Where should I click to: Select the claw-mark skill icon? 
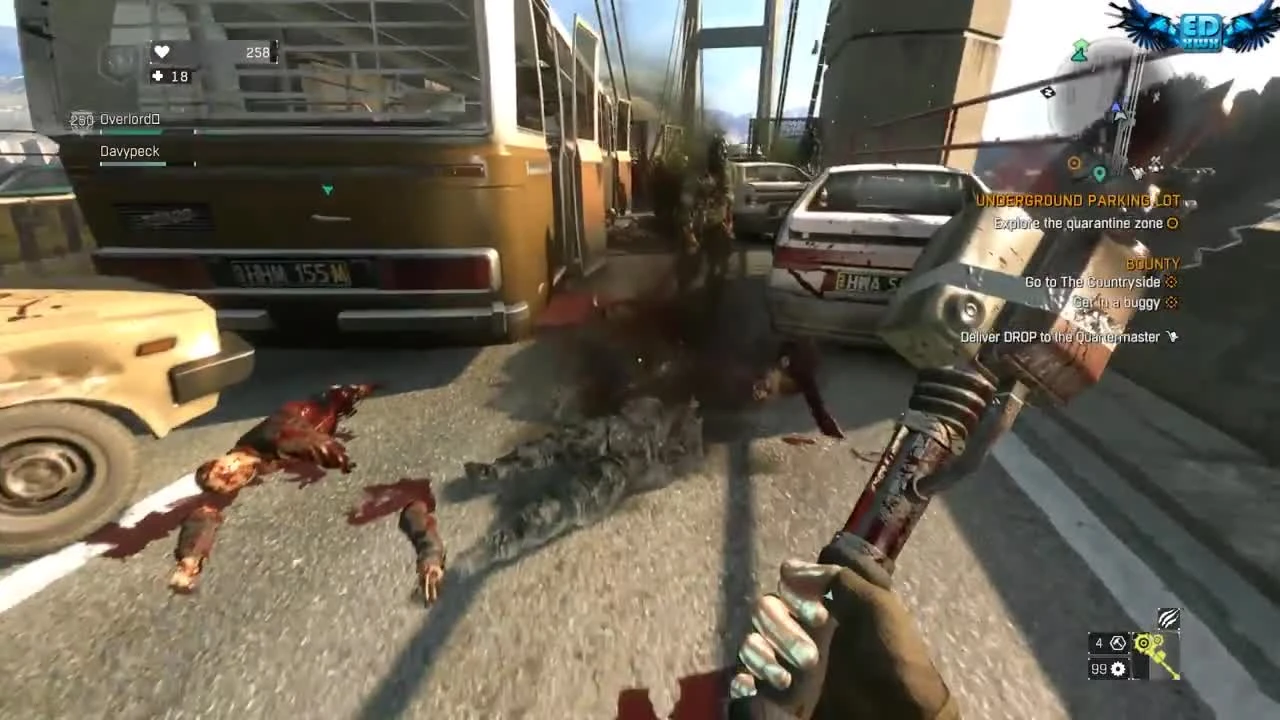[1167, 620]
